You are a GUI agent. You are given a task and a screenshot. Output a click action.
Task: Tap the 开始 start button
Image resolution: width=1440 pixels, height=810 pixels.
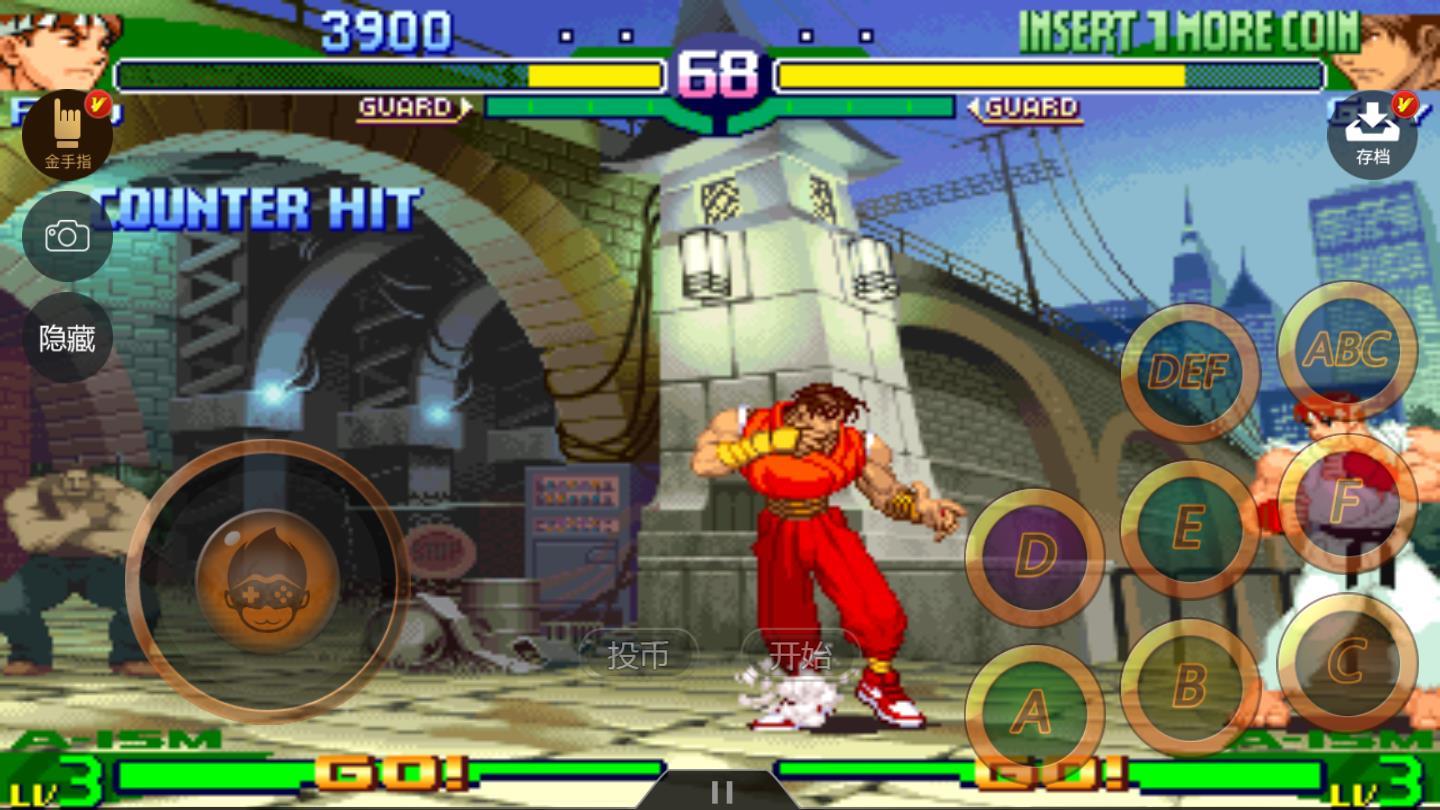801,655
